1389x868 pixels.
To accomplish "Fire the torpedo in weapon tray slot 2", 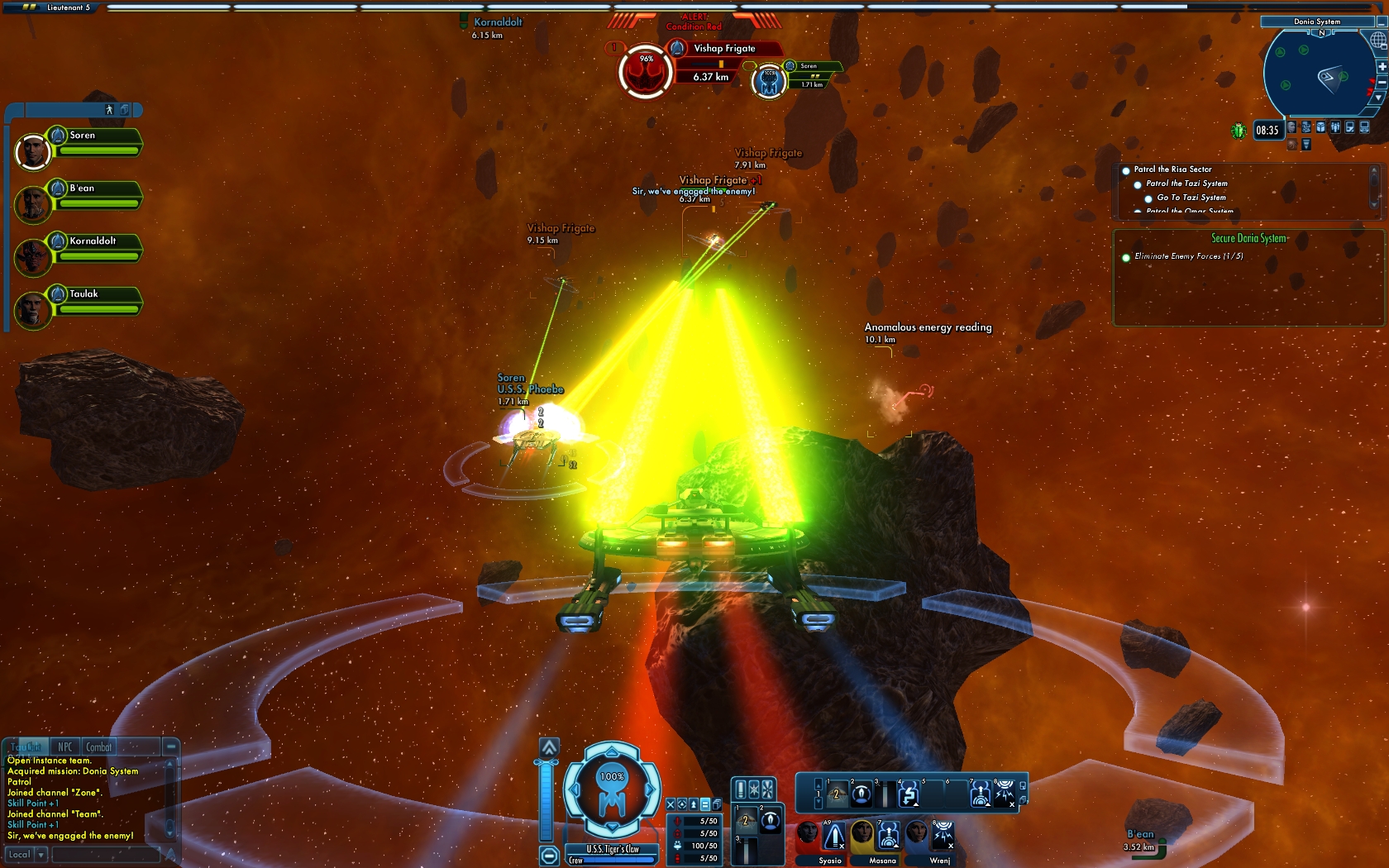I will [861, 794].
